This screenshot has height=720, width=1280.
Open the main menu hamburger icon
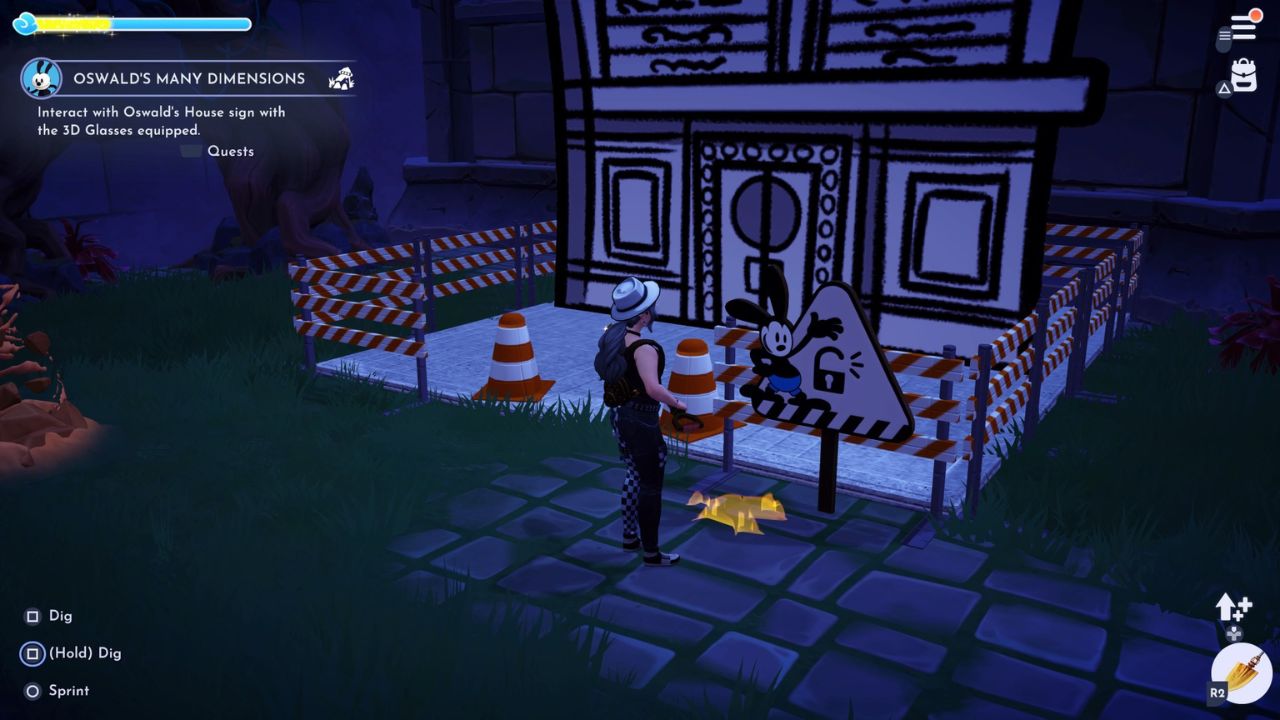[x=1243, y=26]
